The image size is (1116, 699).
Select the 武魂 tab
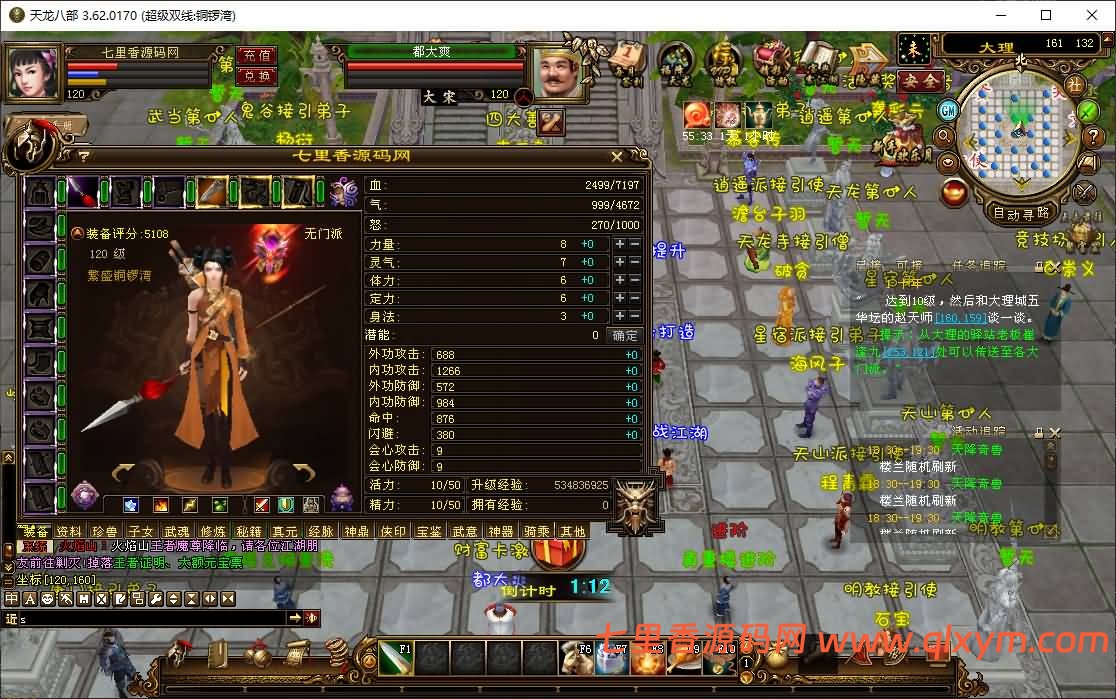point(177,532)
